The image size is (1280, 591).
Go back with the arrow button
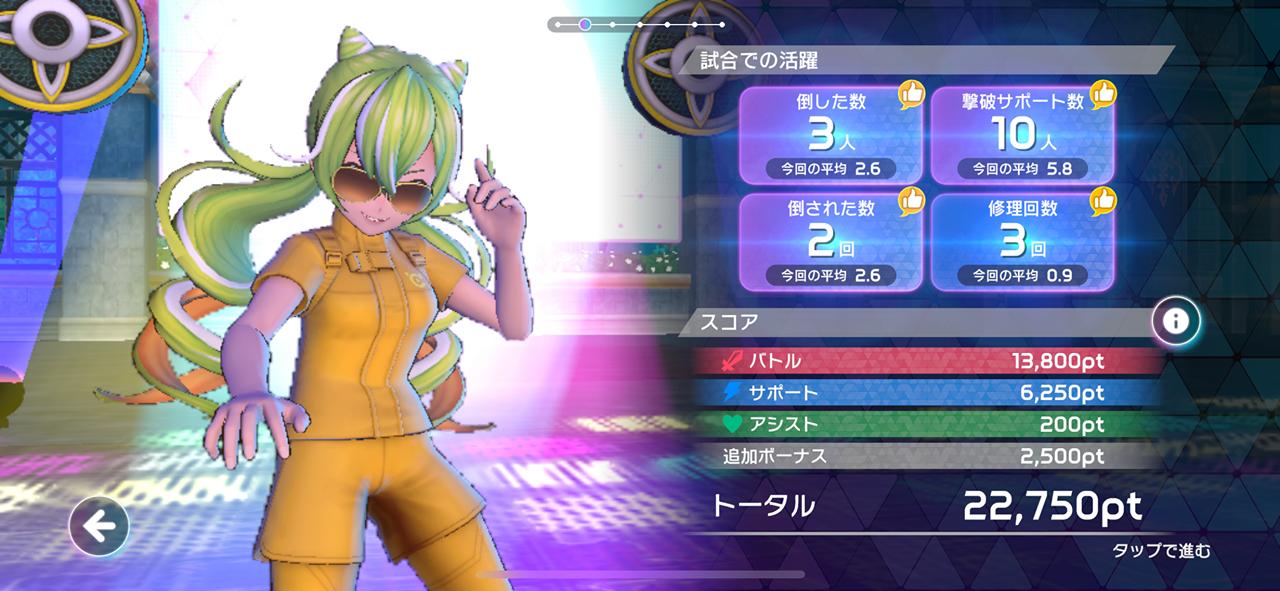[99, 526]
